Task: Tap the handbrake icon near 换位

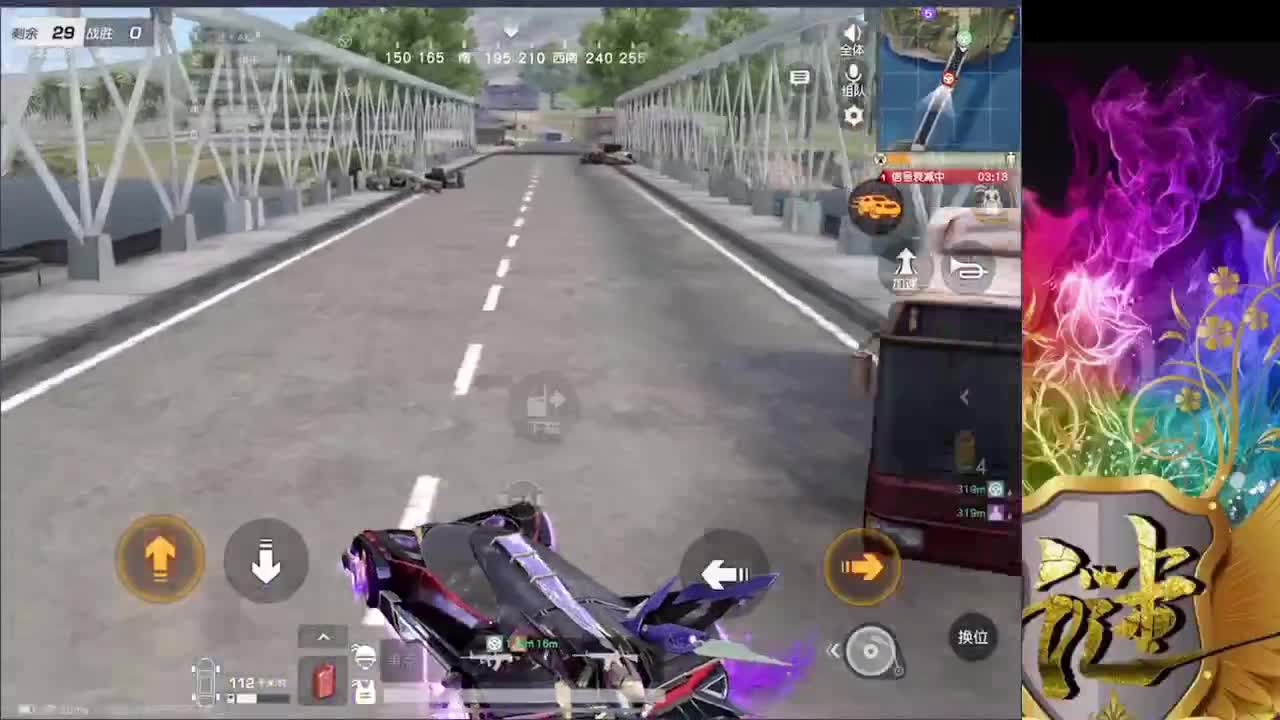Action: [870, 650]
